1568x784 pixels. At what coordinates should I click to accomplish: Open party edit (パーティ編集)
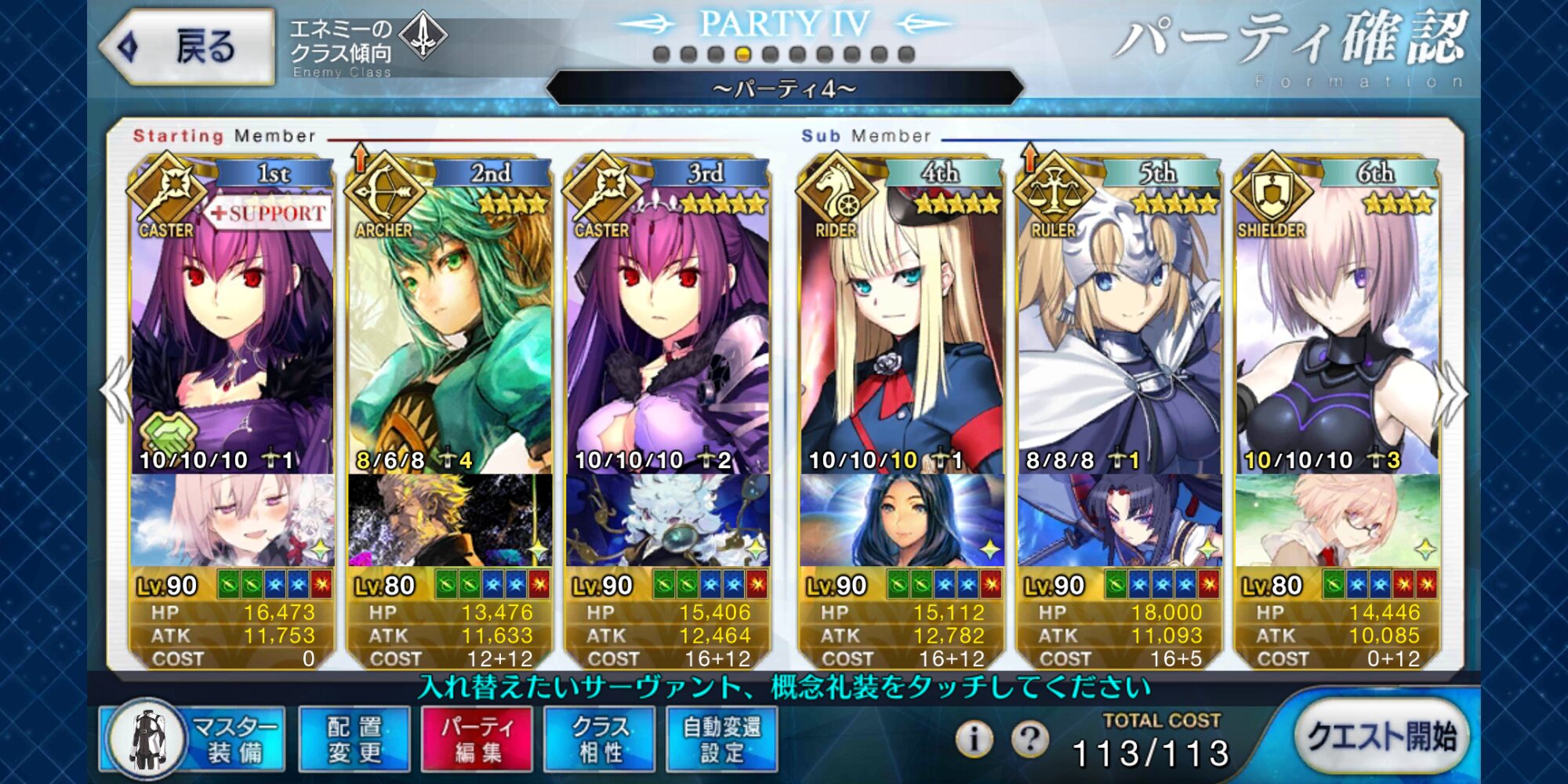(477, 739)
